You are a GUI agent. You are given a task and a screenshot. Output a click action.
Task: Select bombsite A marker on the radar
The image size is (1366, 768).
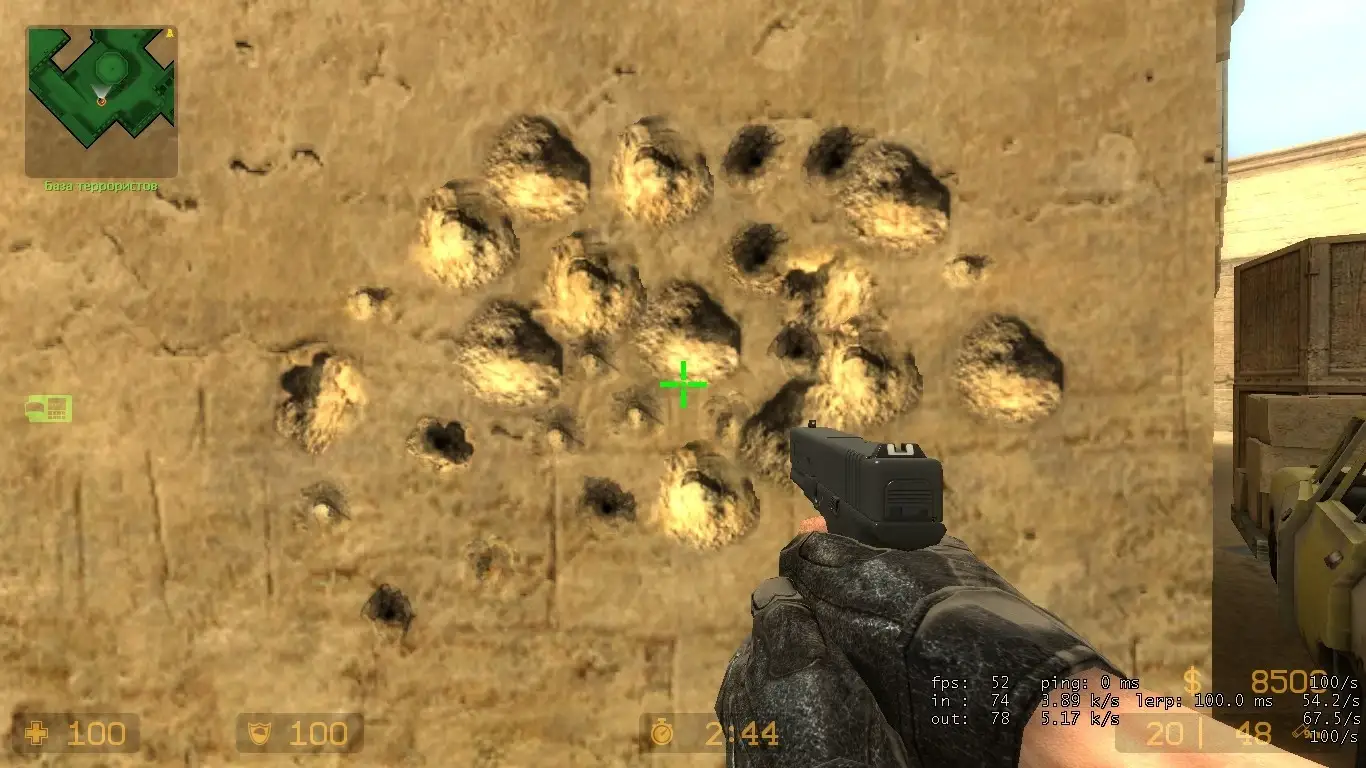(170, 32)
